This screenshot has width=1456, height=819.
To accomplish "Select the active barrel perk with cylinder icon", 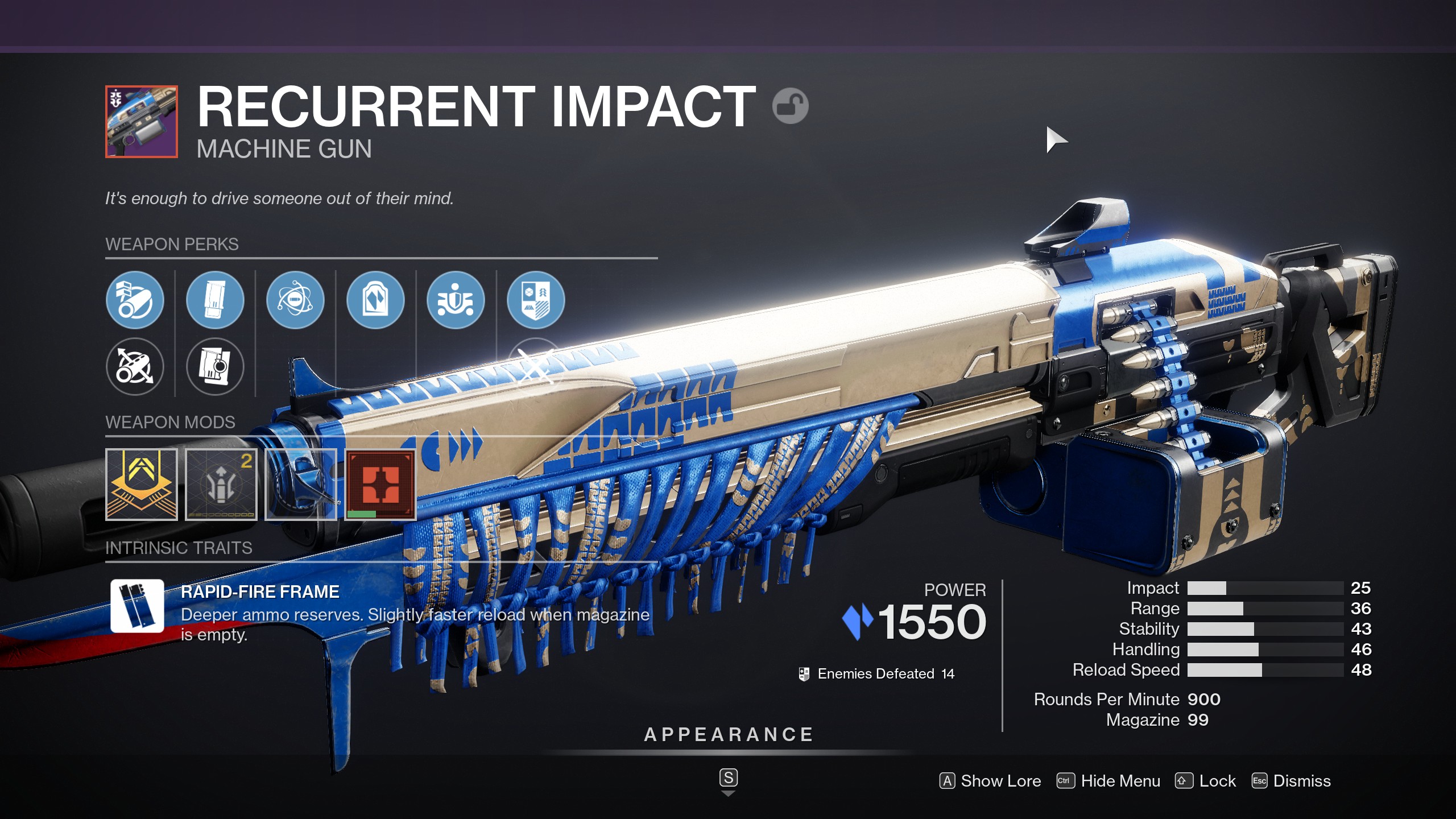I will [x=135, y=300].
